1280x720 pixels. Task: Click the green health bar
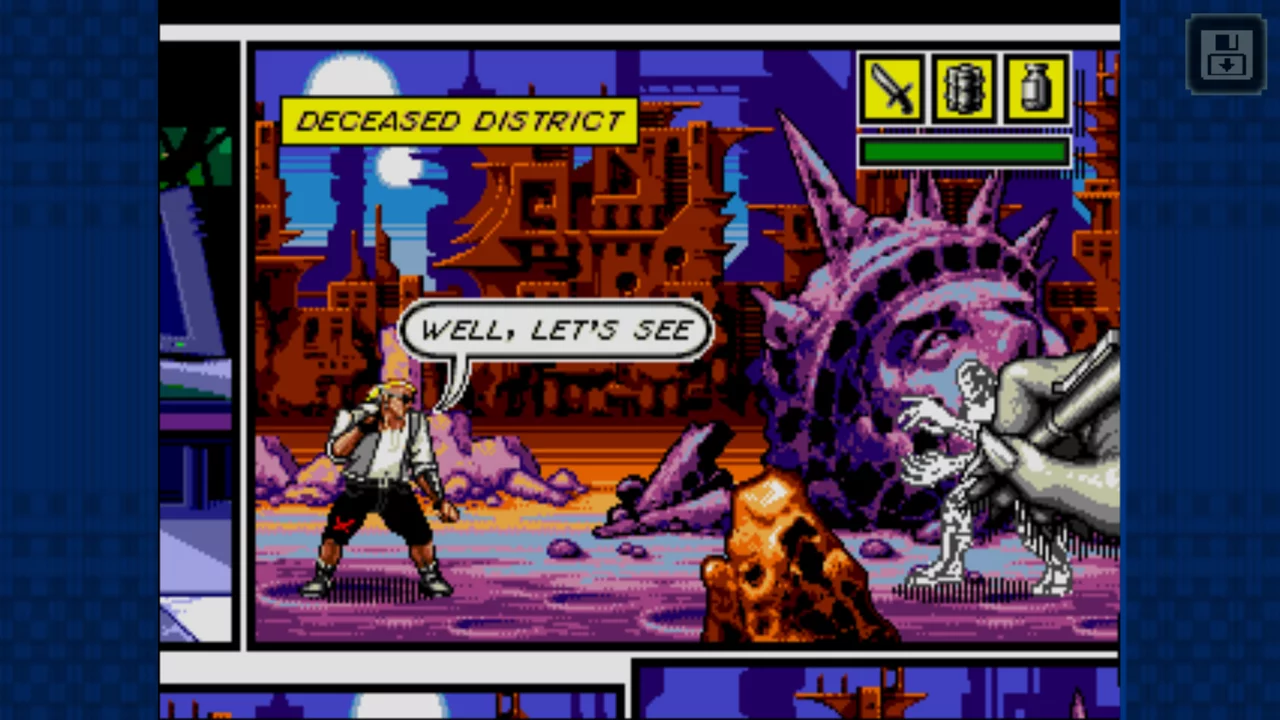[x=963, y=152]
